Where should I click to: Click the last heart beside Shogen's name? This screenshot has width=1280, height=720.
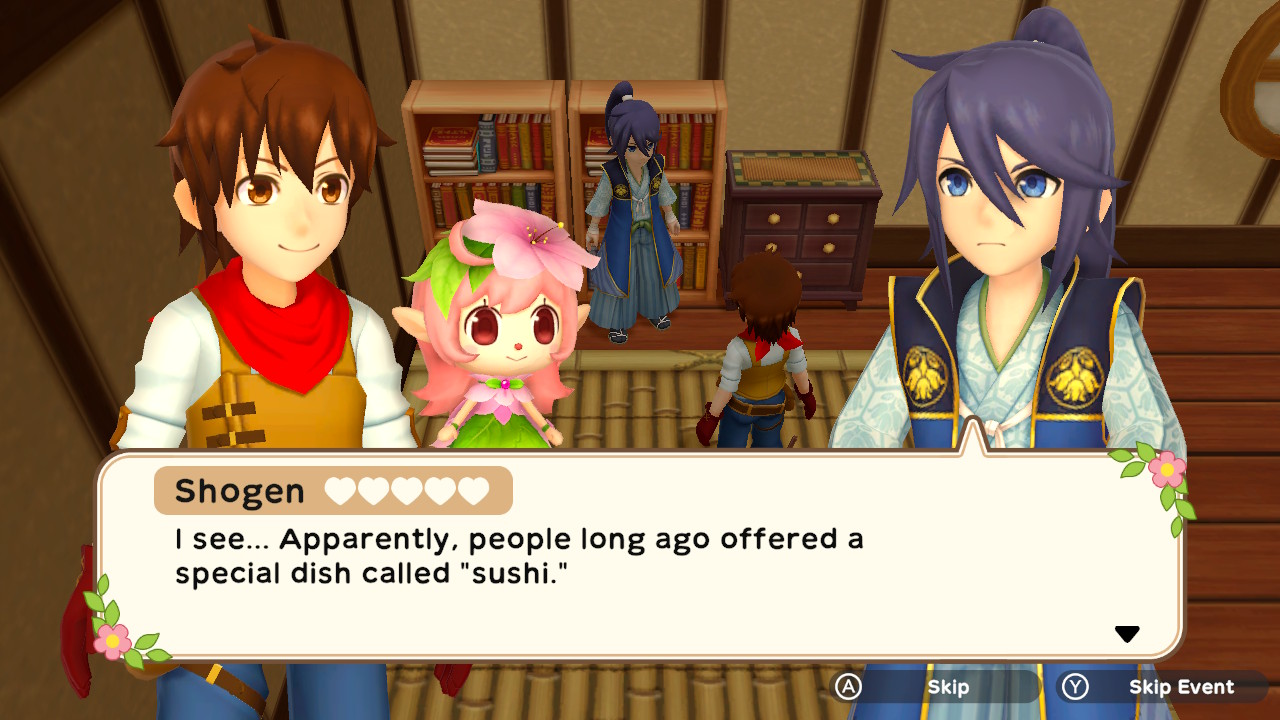[x=471, y=490]
